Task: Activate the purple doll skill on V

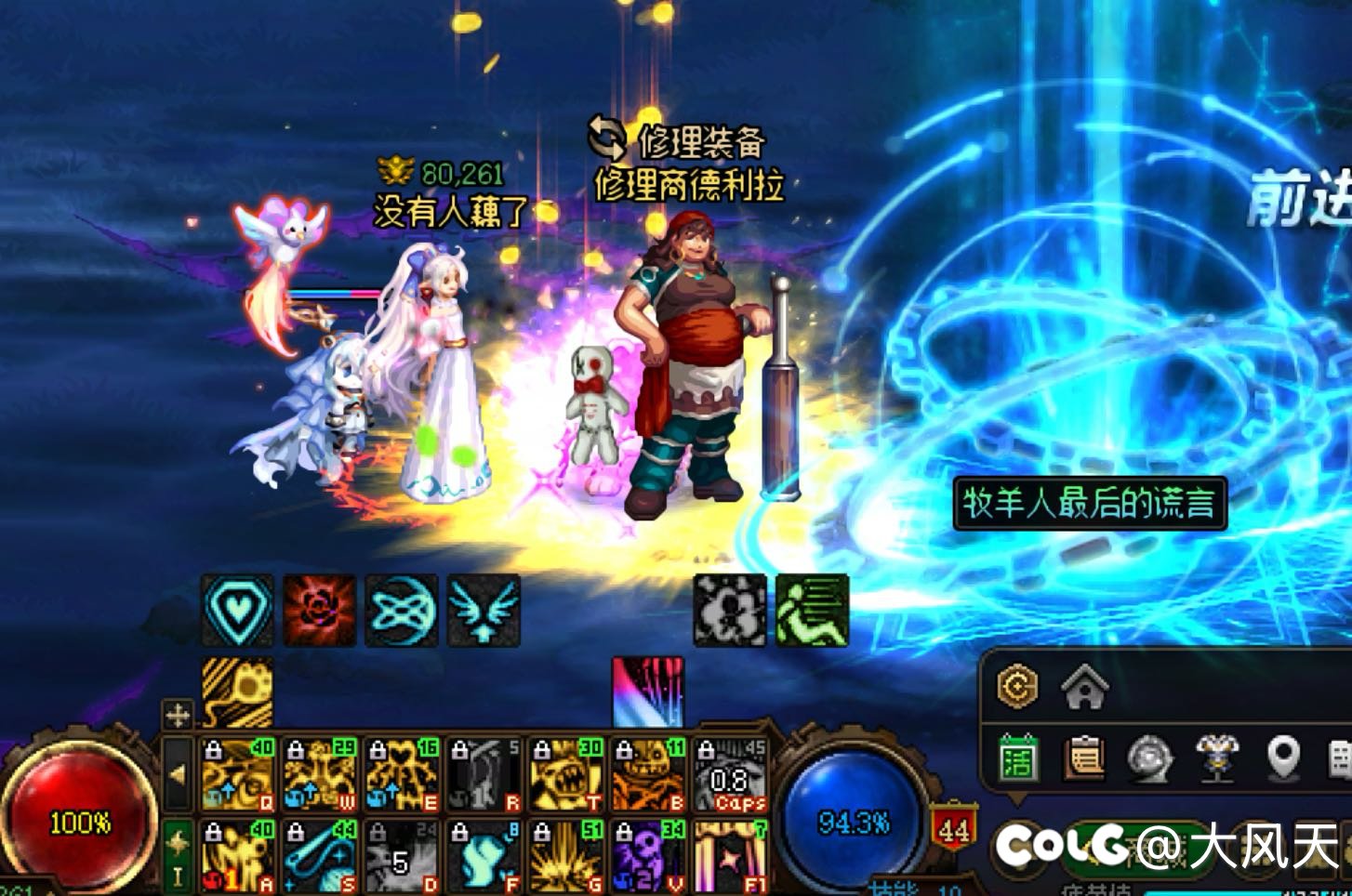Action: (x=648, y=856)
